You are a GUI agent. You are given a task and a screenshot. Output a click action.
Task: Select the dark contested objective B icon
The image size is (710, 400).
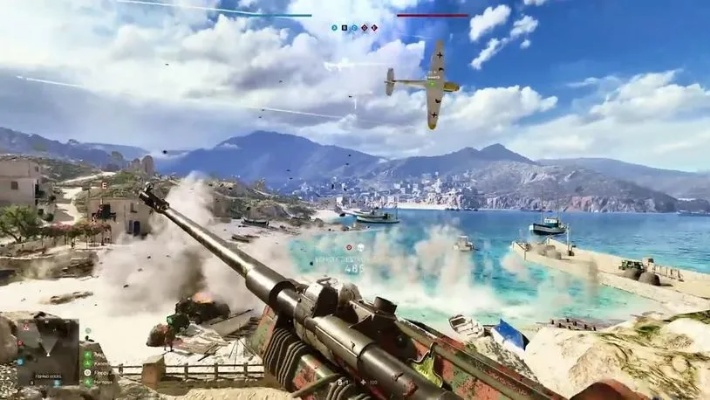click(345, 28)
